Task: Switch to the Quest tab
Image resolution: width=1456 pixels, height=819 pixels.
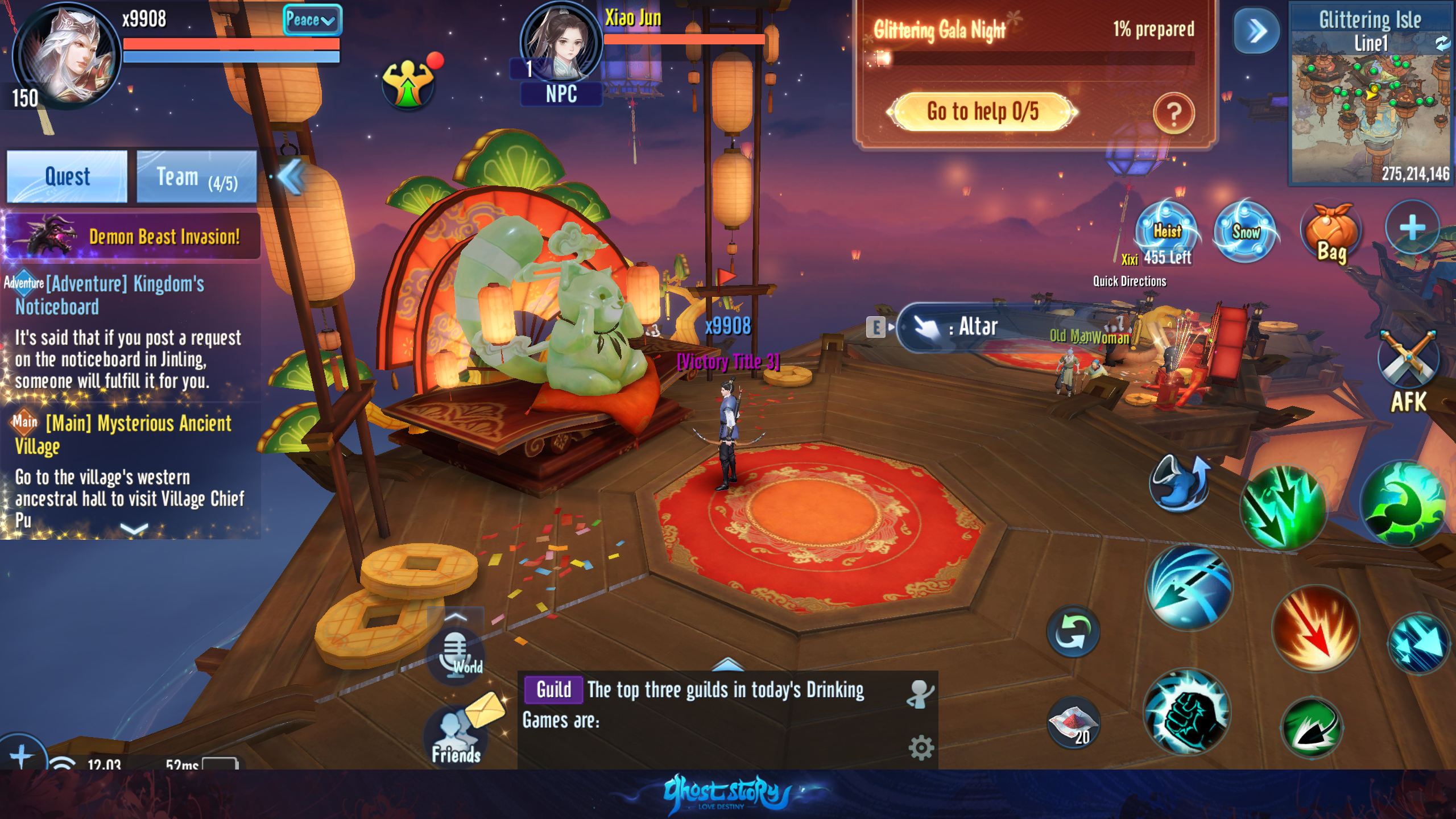Action: pos(67,176)
